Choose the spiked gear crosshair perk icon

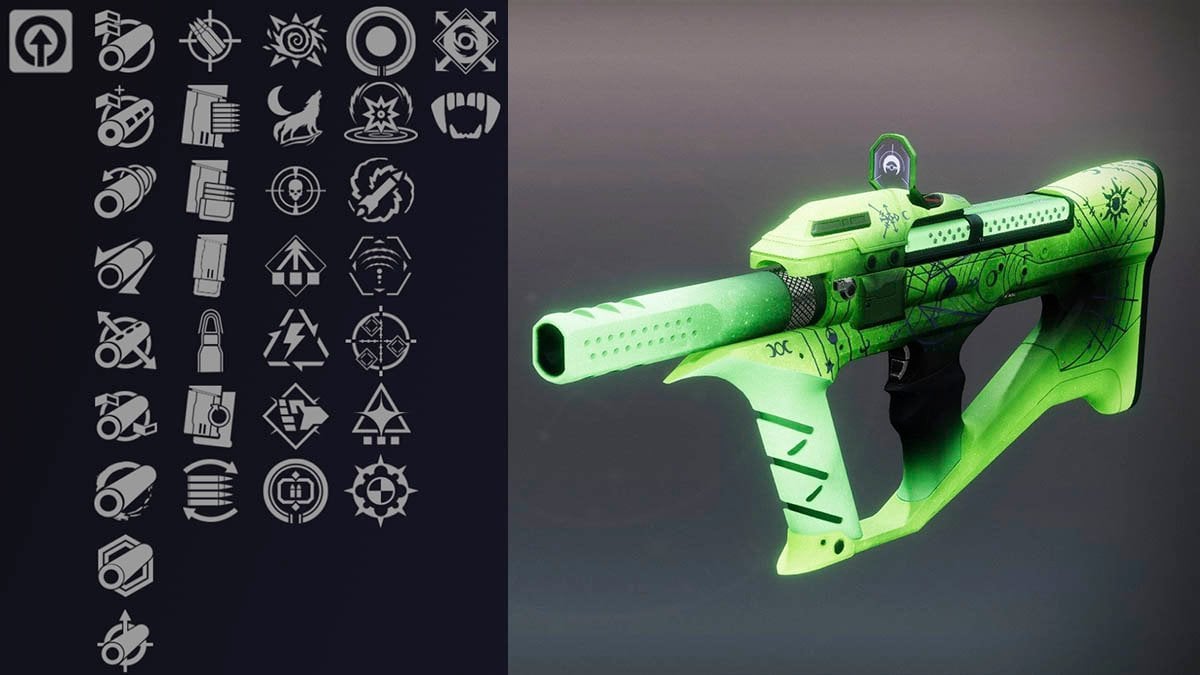[x=381, y=490]
